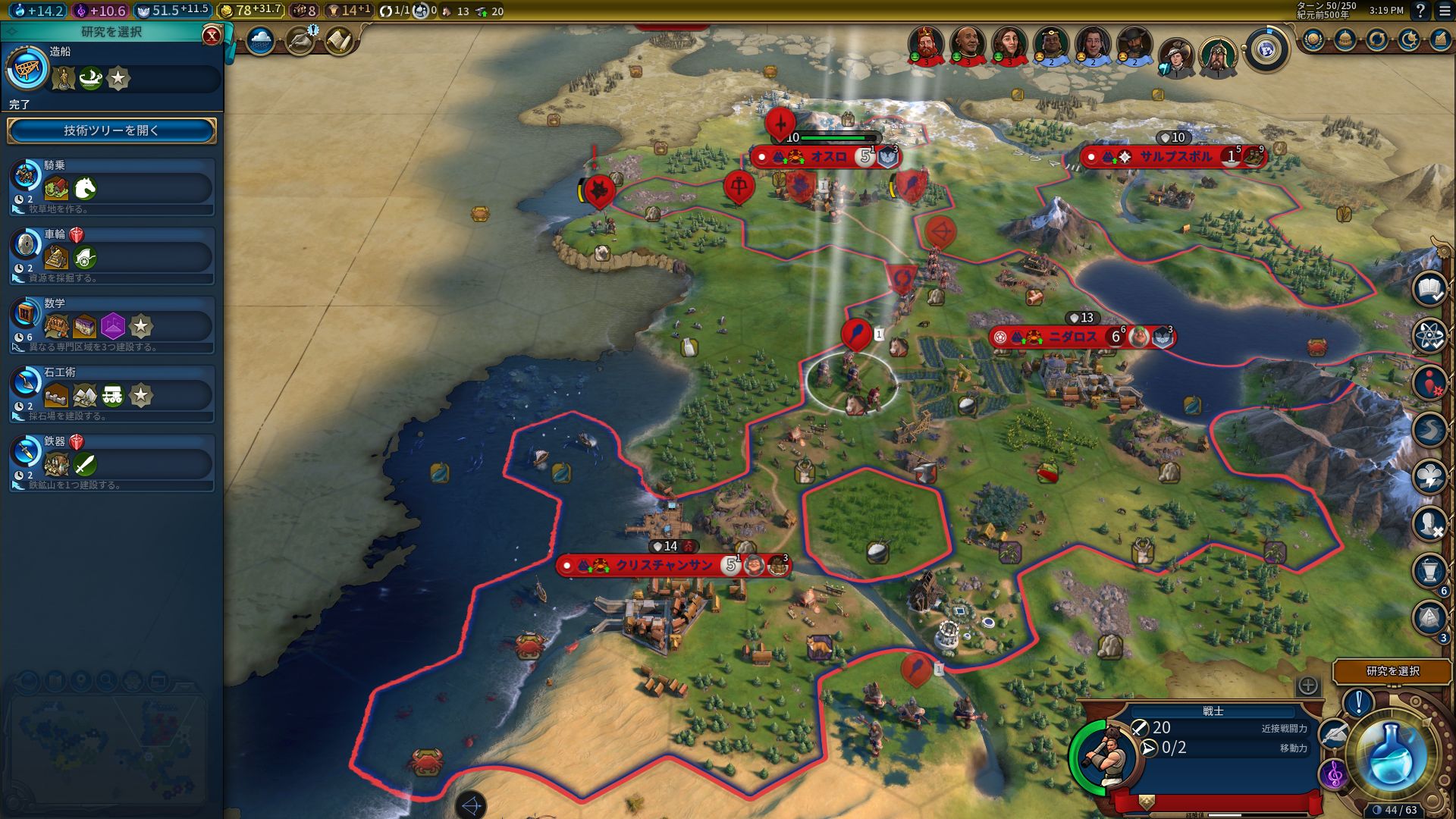This screenshot has width=1456, height=819.
Task: Select 車輪 (The Wheel) research
Action: (x=111, y=256)
